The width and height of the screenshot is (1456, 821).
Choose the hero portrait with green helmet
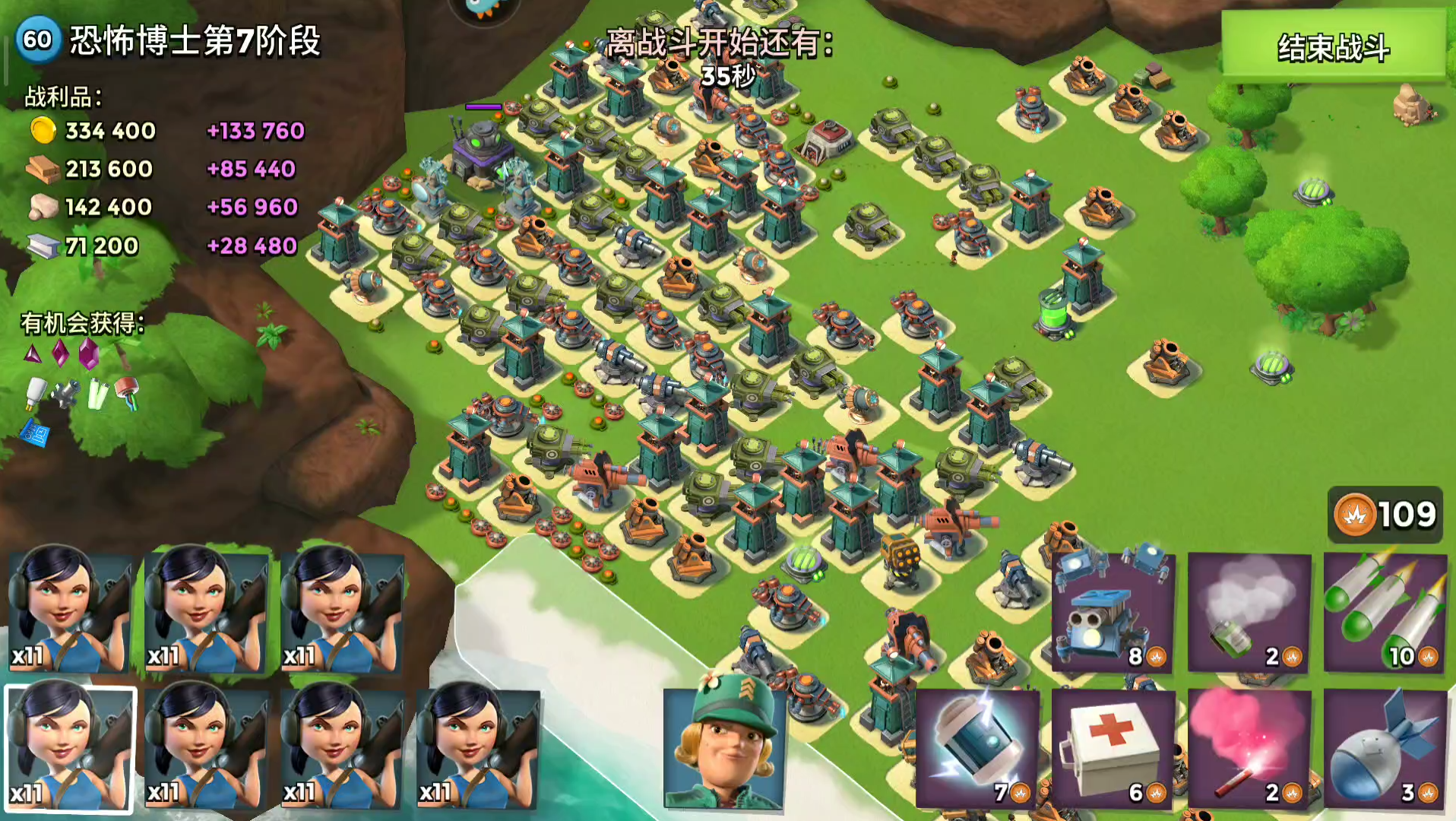click(724, 749)
